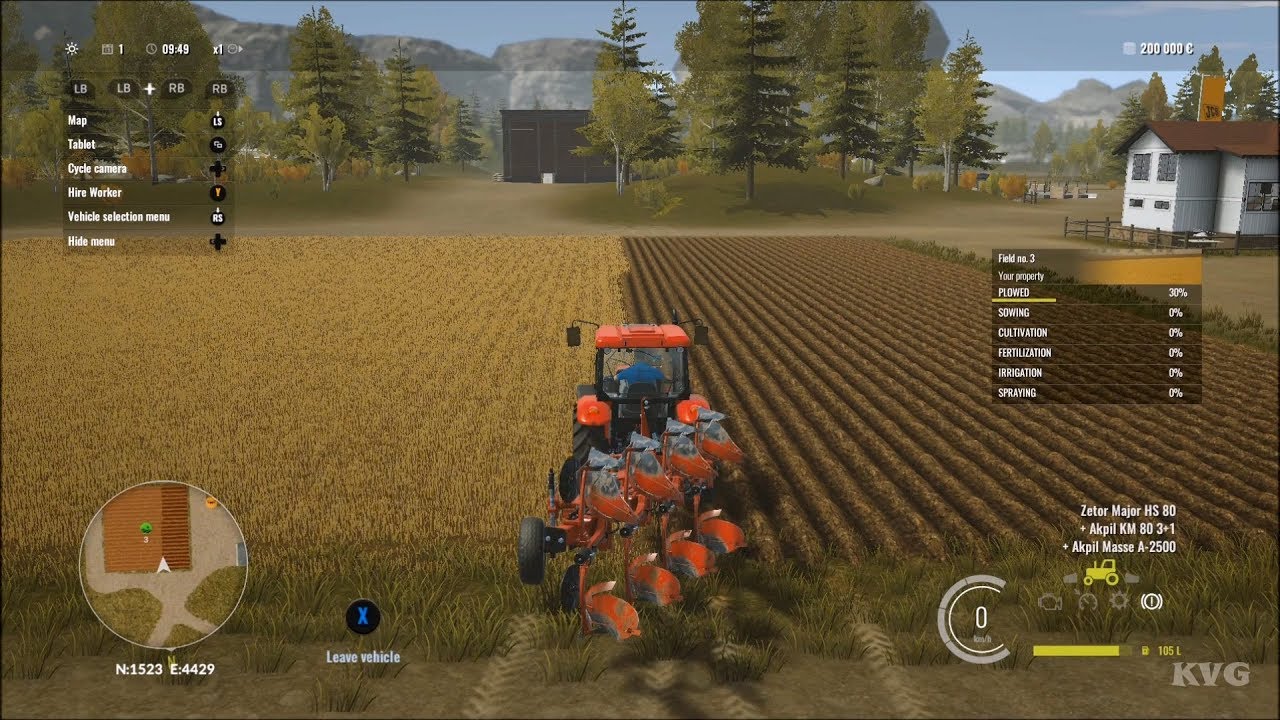1280x720 pixels.
Task: Open the Map menu entry
Action: 79,120
